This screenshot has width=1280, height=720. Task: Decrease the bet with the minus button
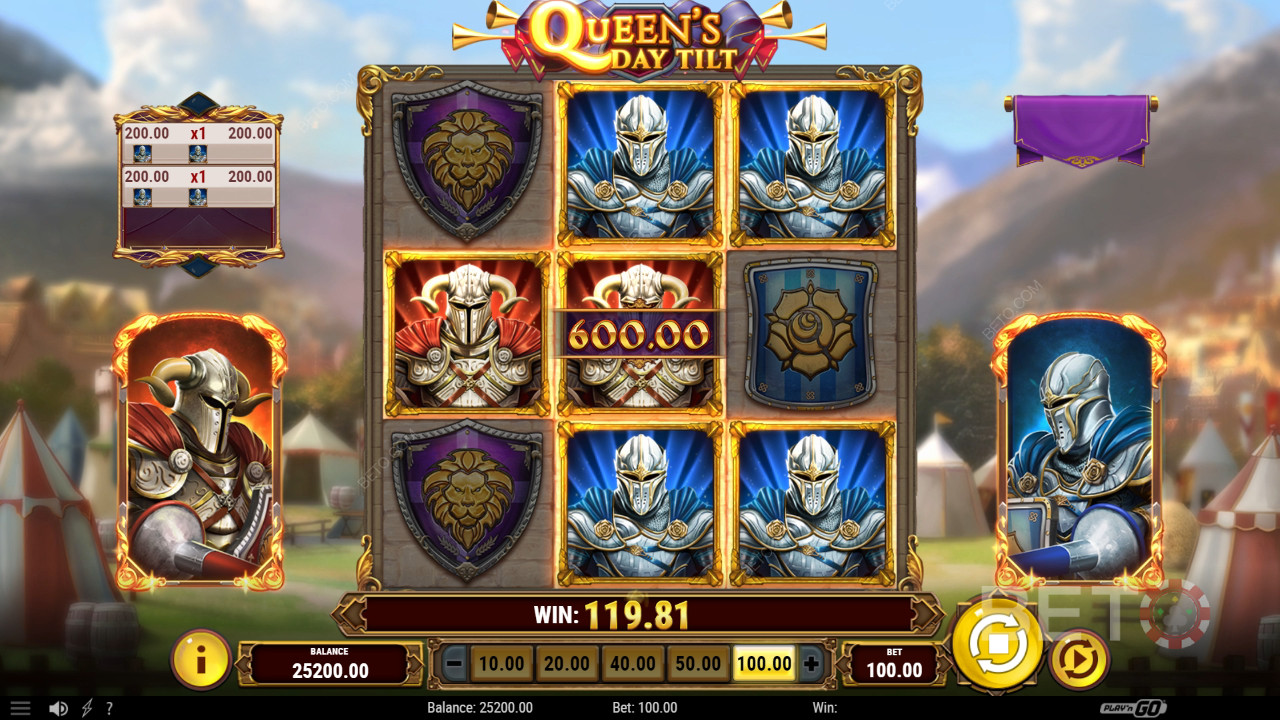point(455,663)
